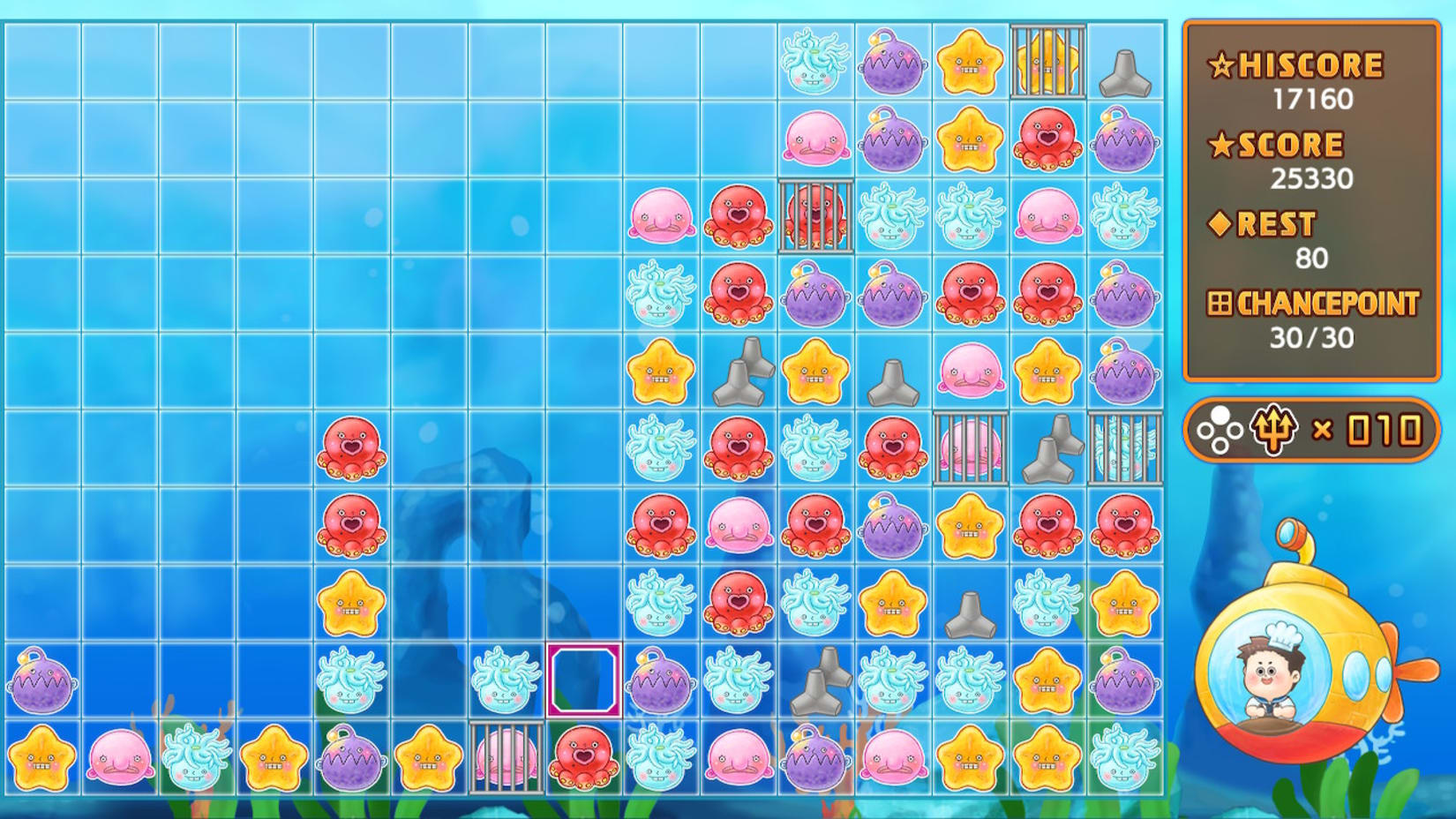Click the lone red octopus on the left board
Viewport: 1456px width, 819px height.
coord(351,447)
